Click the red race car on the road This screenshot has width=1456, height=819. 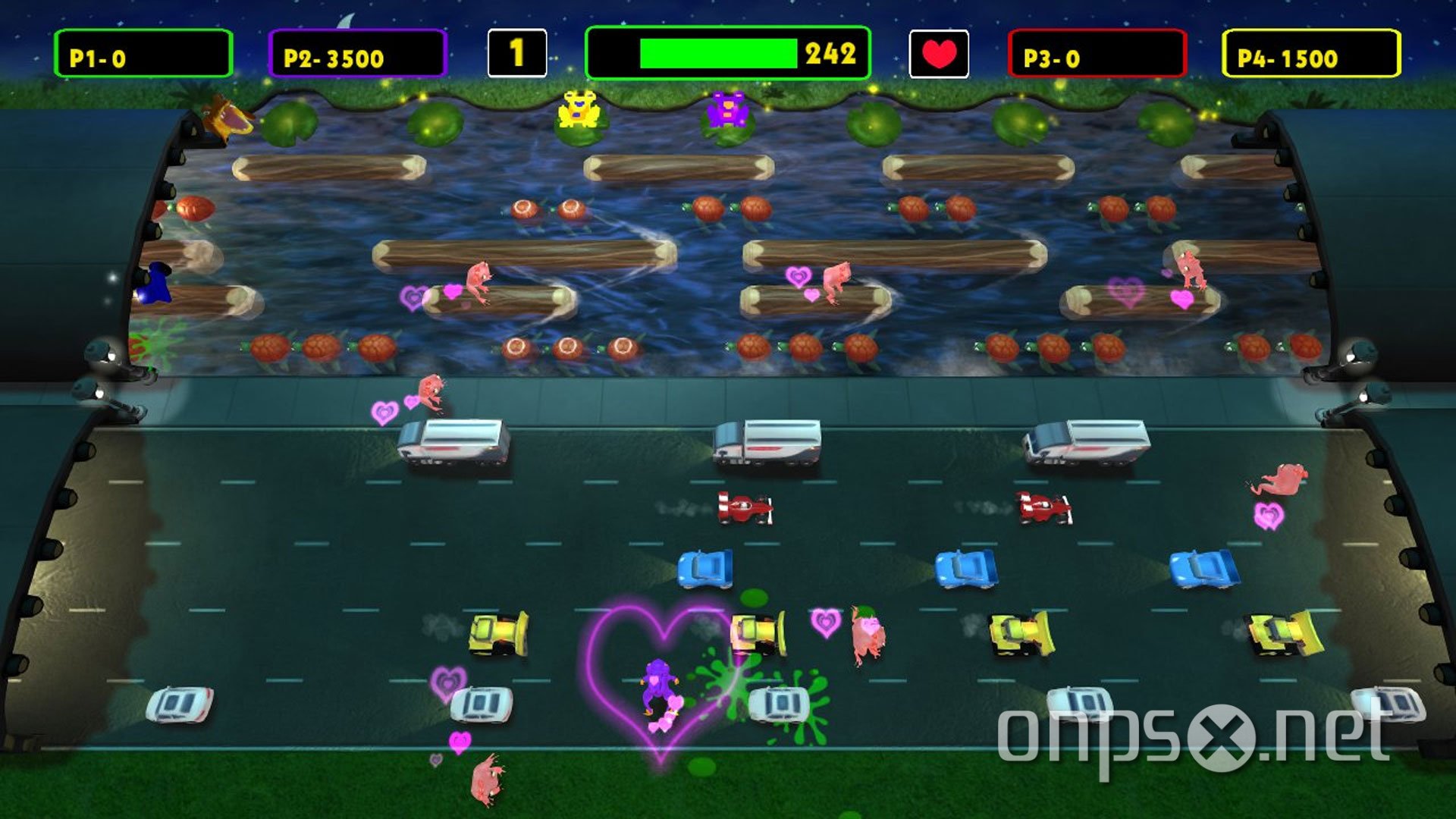click(x=743, y=509)
